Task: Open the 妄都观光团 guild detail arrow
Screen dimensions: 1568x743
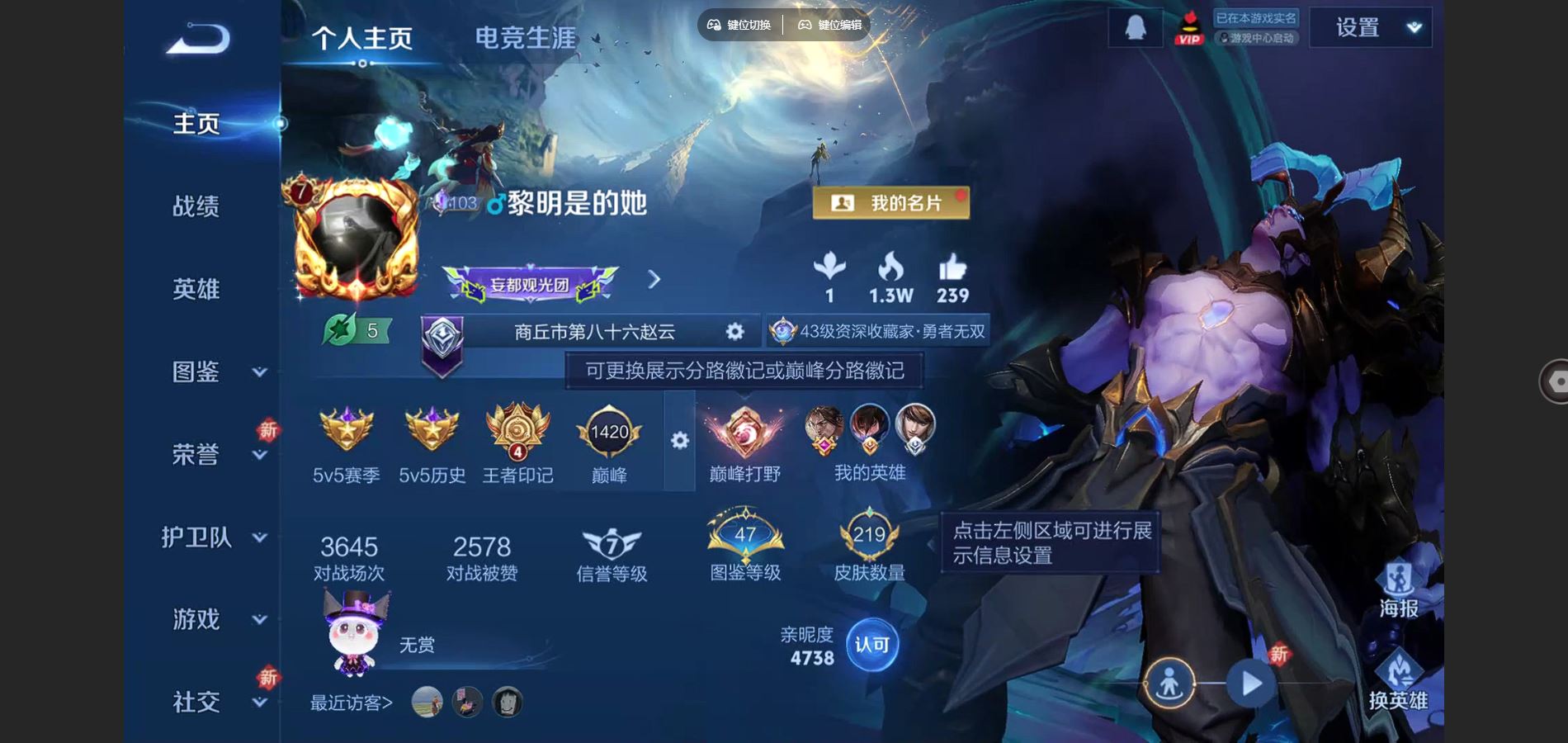Action: 653,279
